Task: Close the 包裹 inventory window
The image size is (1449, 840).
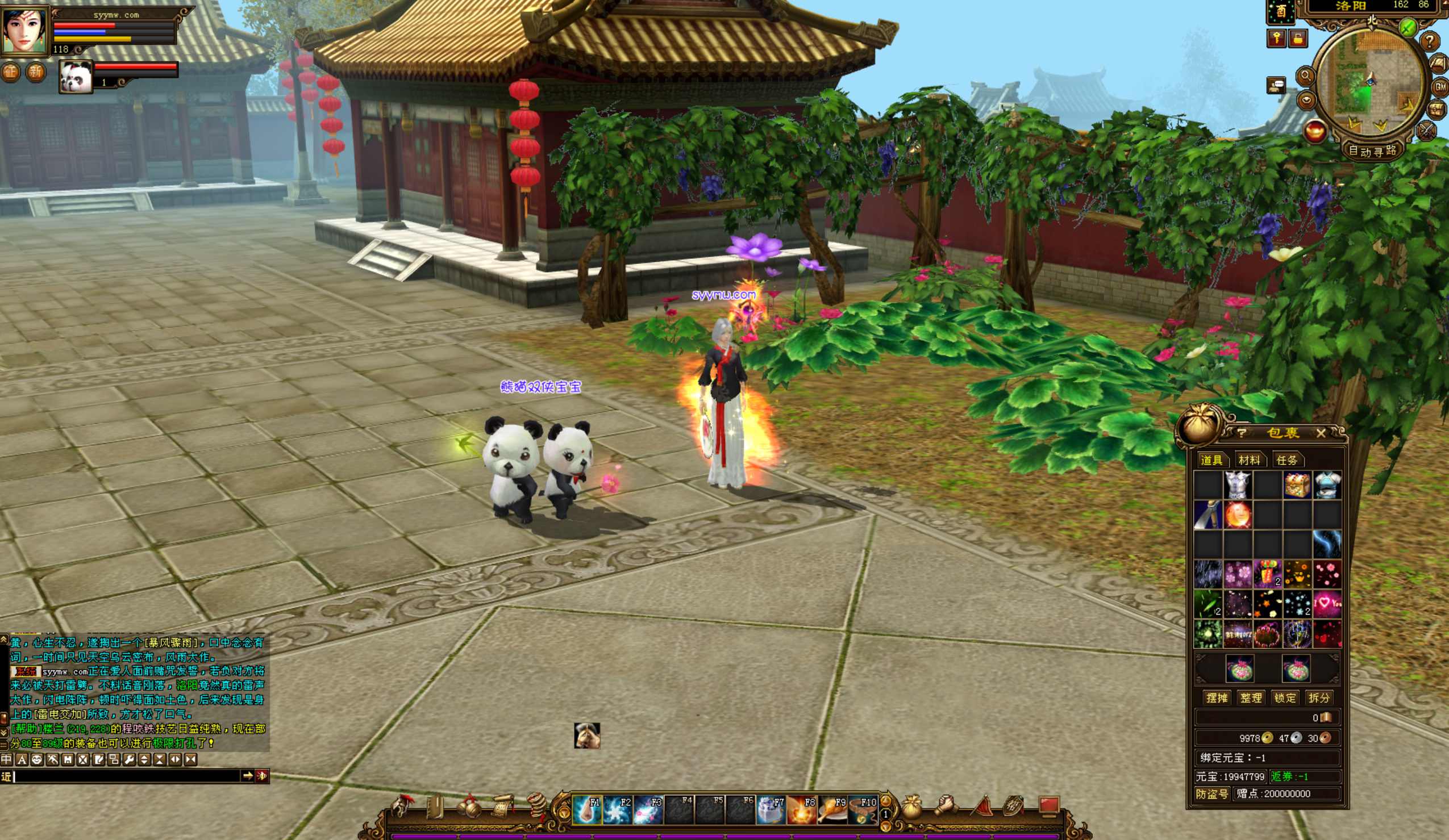Action: pos(1320,433)
